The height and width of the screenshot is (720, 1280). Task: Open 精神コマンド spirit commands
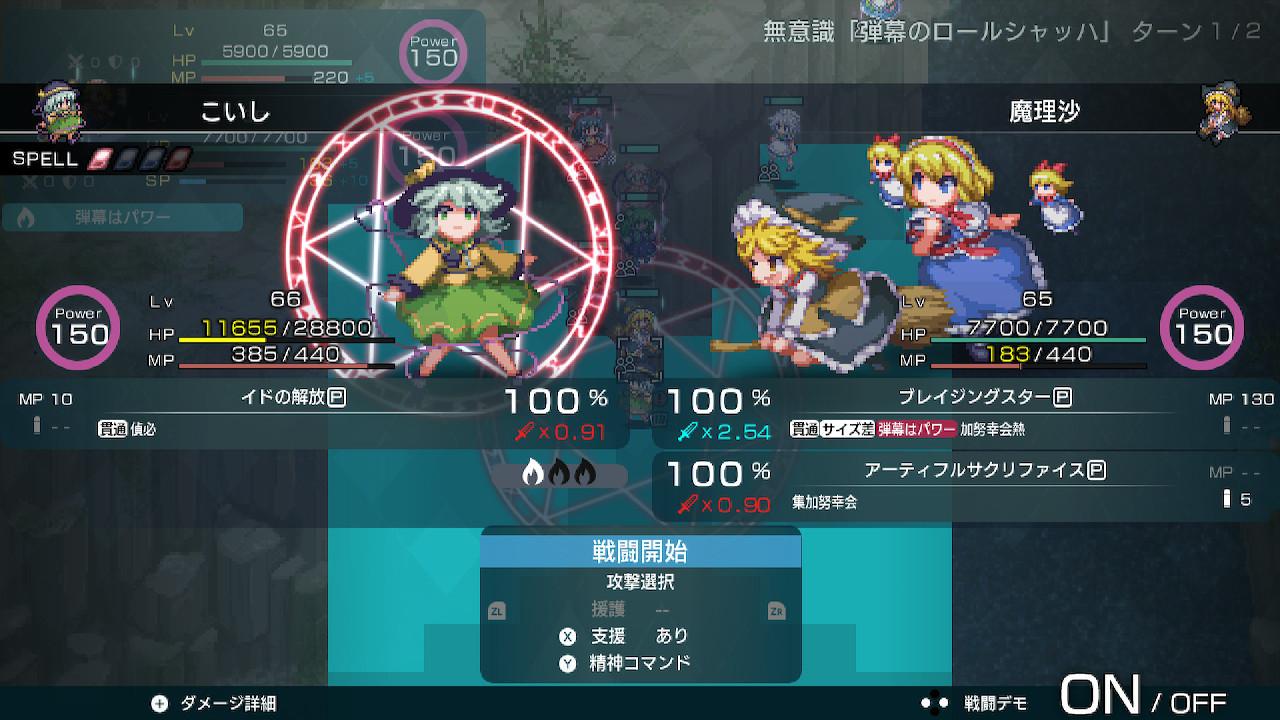tap(640, 662)
